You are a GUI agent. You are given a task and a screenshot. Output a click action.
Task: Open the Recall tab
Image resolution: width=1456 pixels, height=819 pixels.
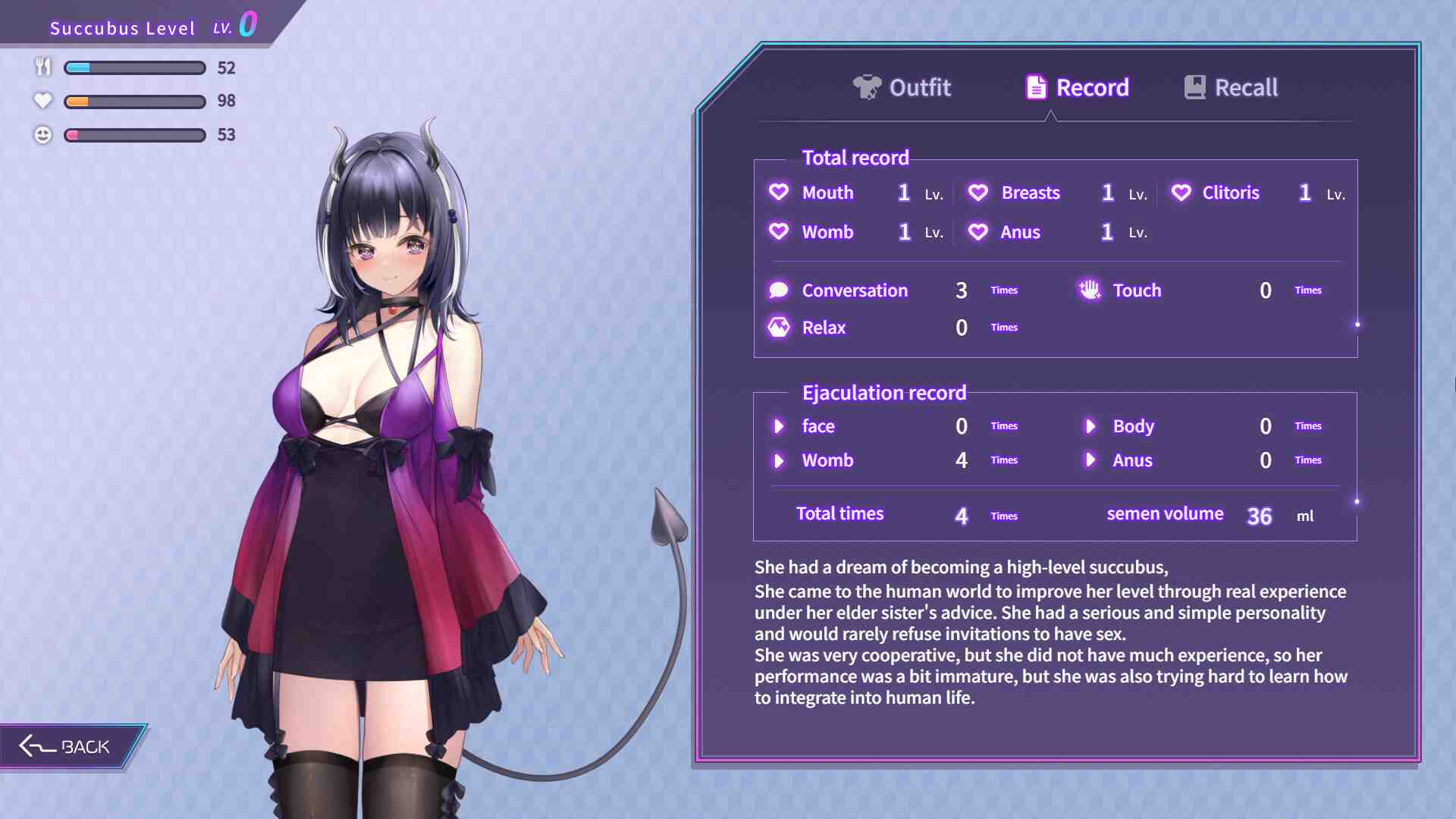pos(1232,88)
